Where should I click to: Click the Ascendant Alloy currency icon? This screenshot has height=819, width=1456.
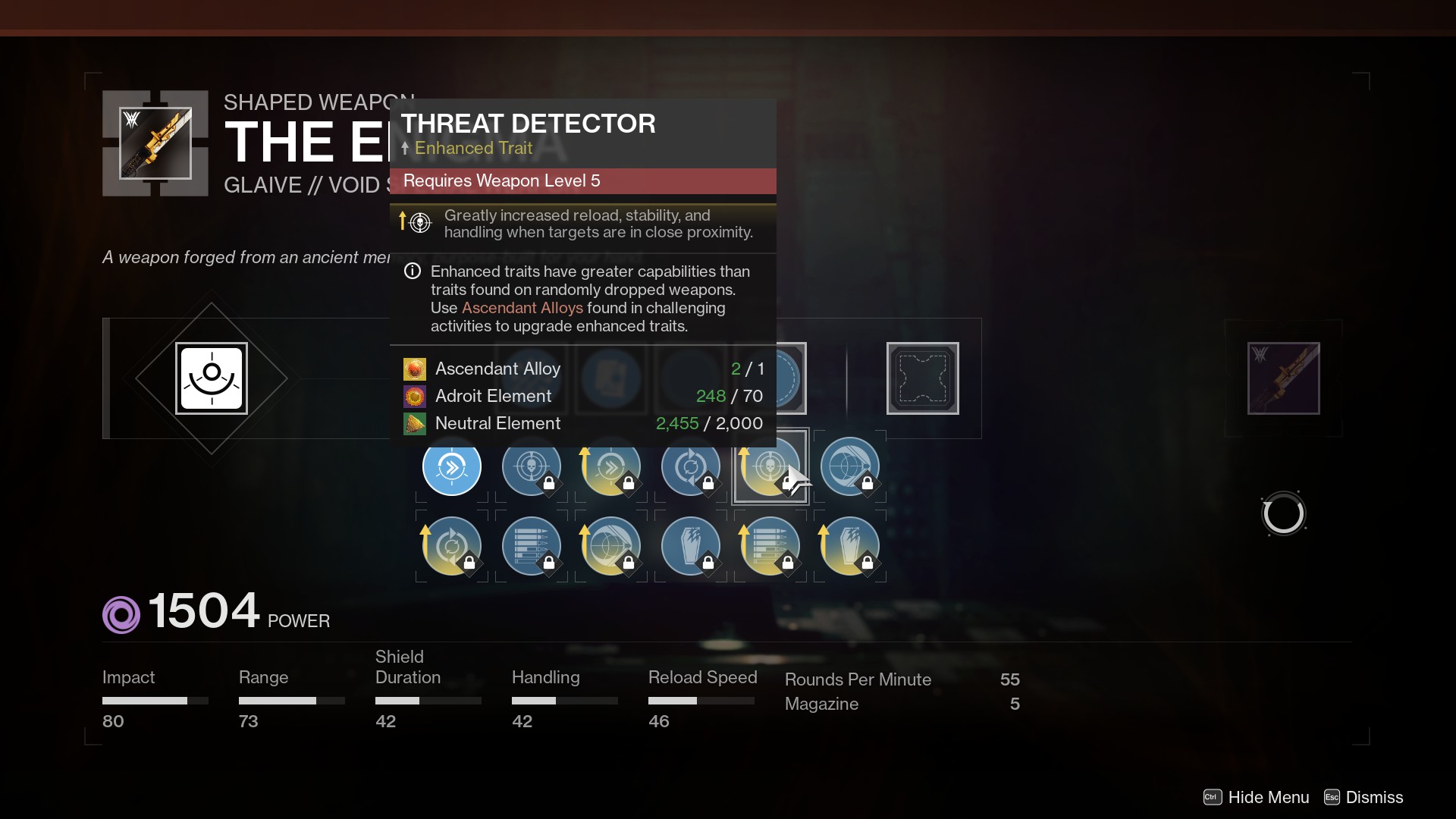(x=414, y=369)
